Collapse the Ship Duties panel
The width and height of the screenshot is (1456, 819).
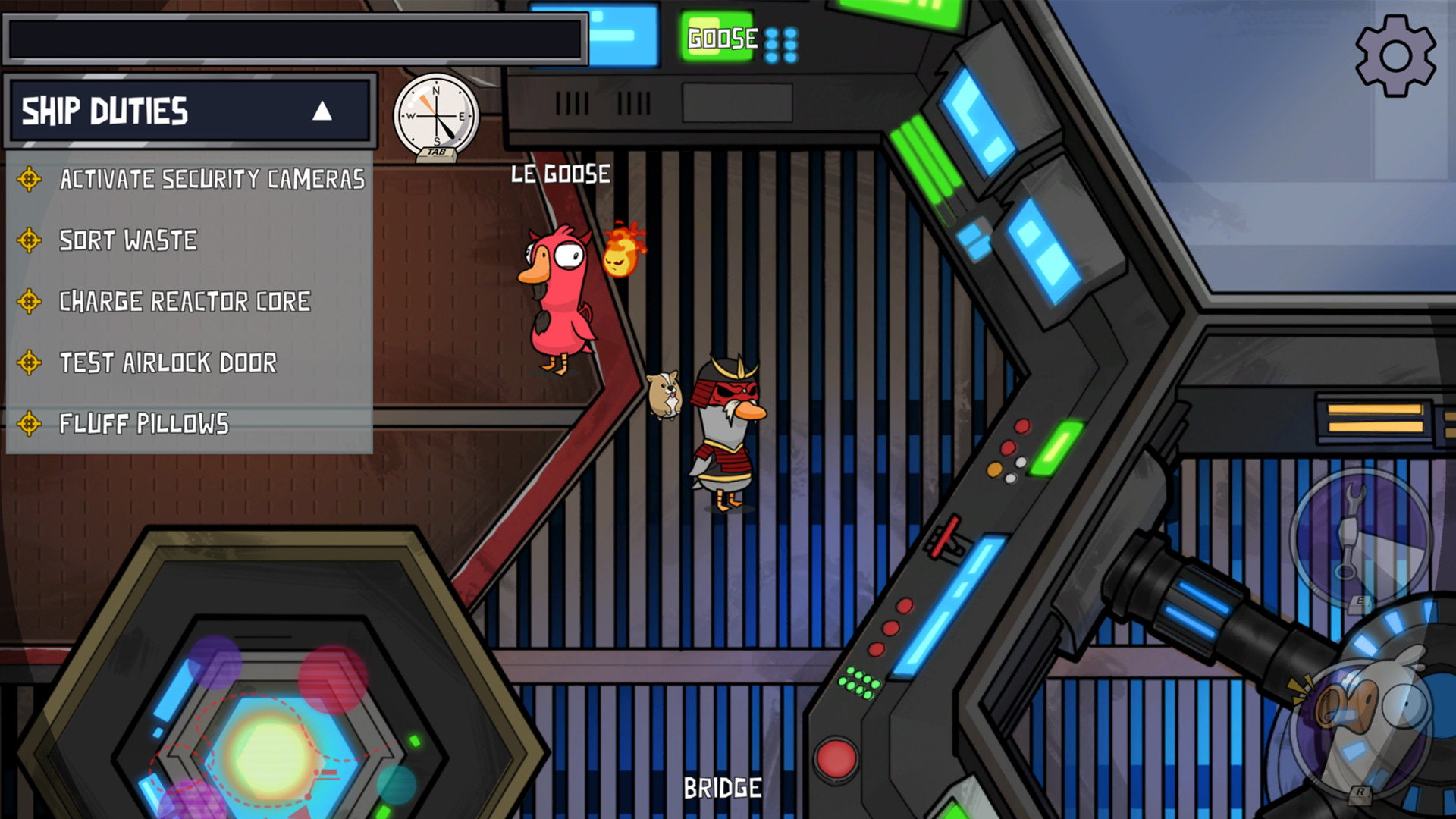[x=324, y=111]
